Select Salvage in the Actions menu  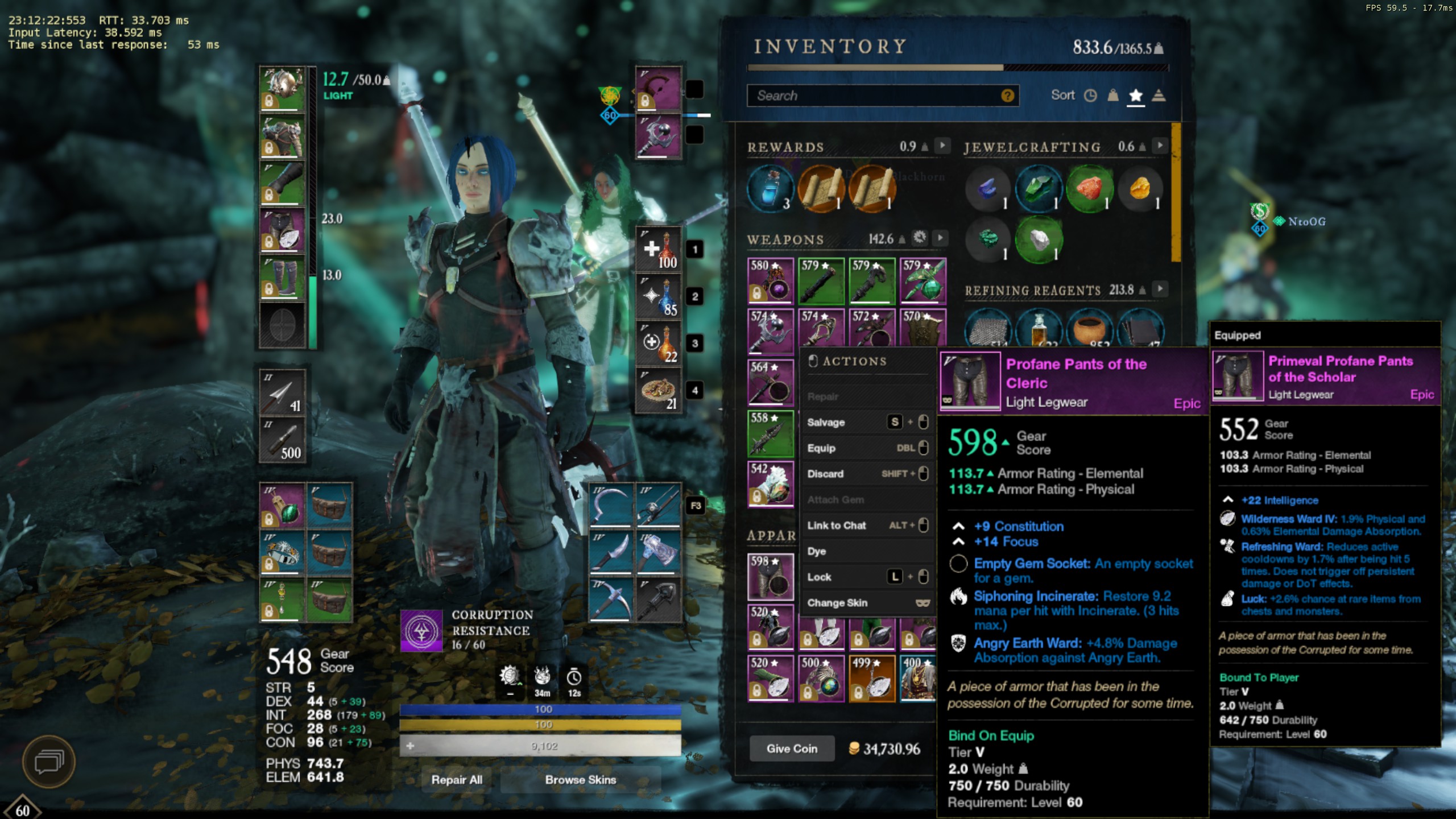pyautogui.click(x=826, y=422)
